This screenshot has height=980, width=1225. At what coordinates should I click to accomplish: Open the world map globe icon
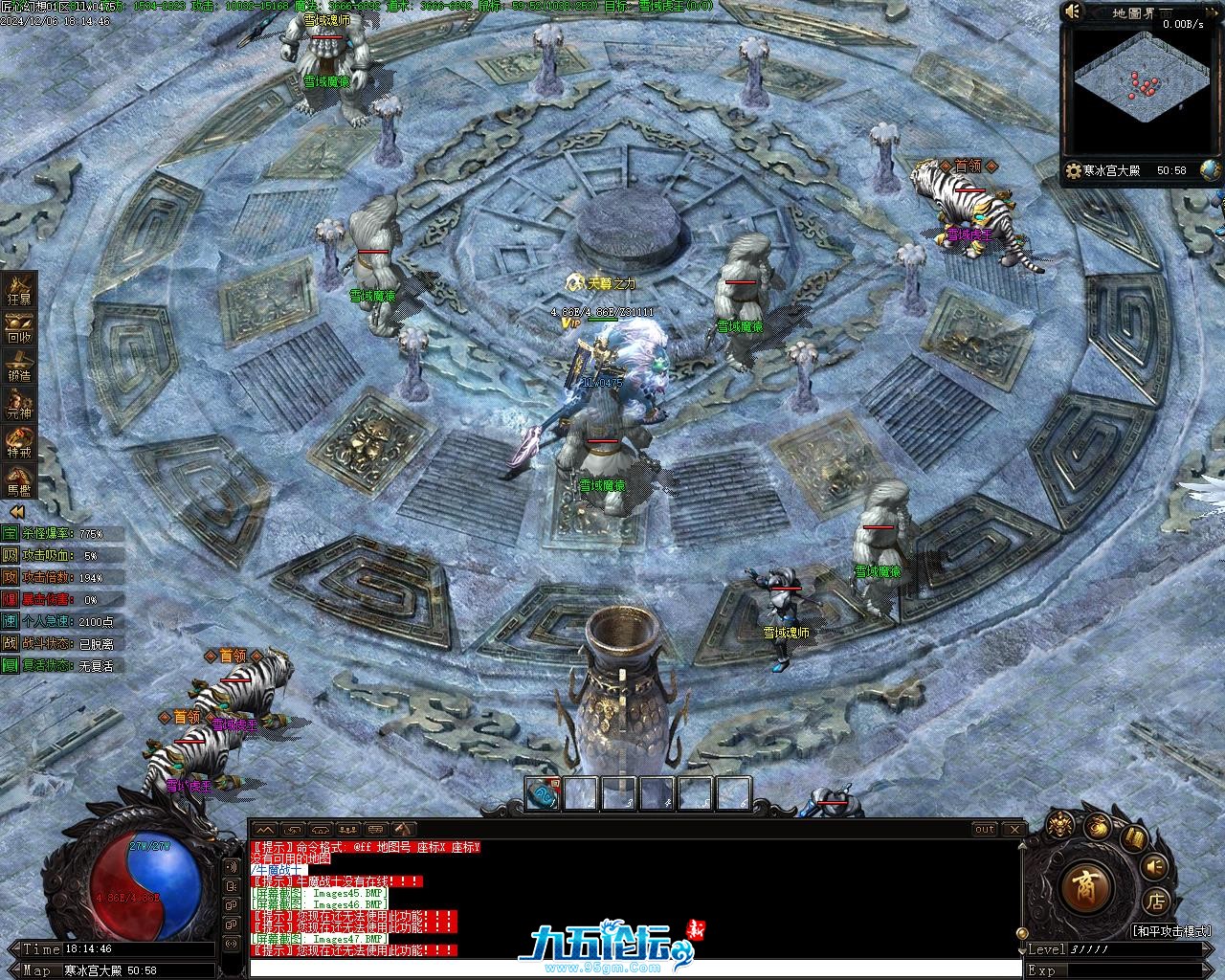tap(1211, 170)
